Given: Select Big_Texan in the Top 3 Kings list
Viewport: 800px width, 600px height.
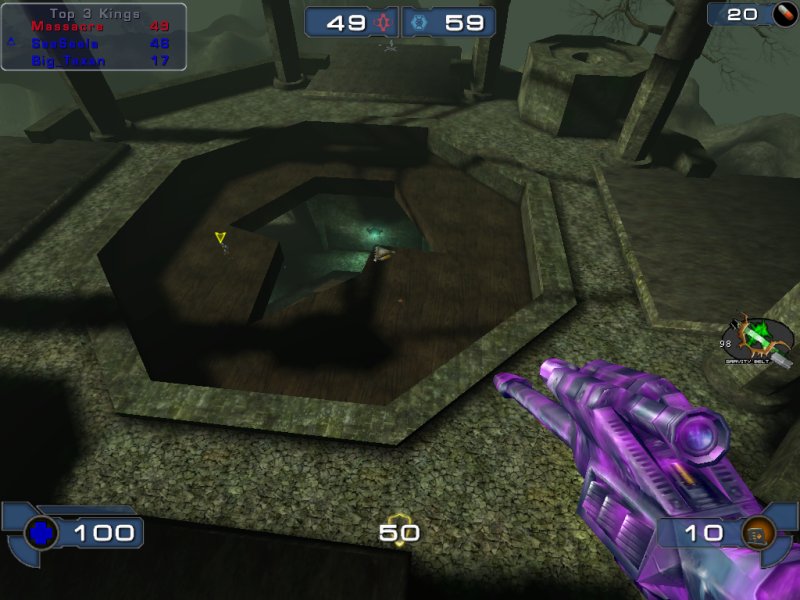Looking at the screenshot, I should click(x=62, y=60).
